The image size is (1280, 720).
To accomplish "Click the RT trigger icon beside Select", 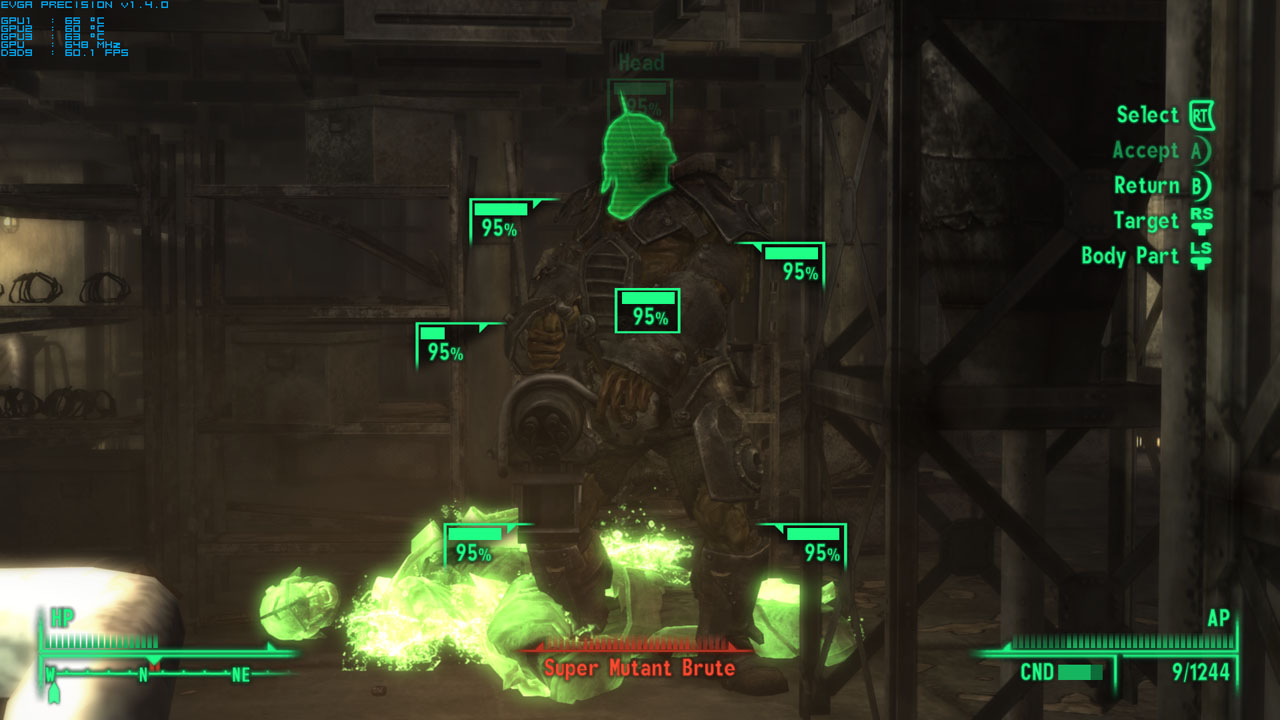I will 1200,114.
